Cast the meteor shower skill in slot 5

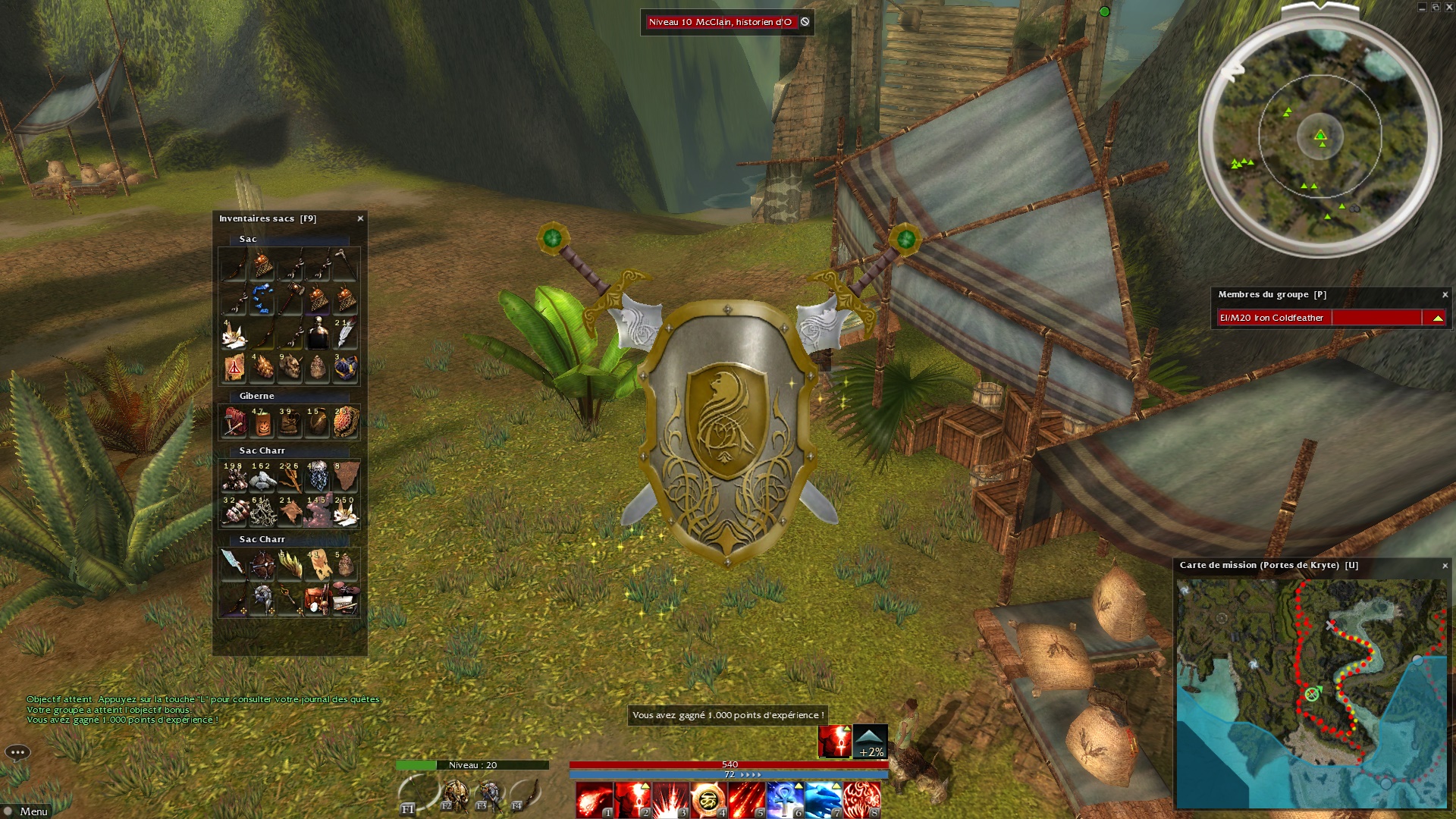click(746, 801)
